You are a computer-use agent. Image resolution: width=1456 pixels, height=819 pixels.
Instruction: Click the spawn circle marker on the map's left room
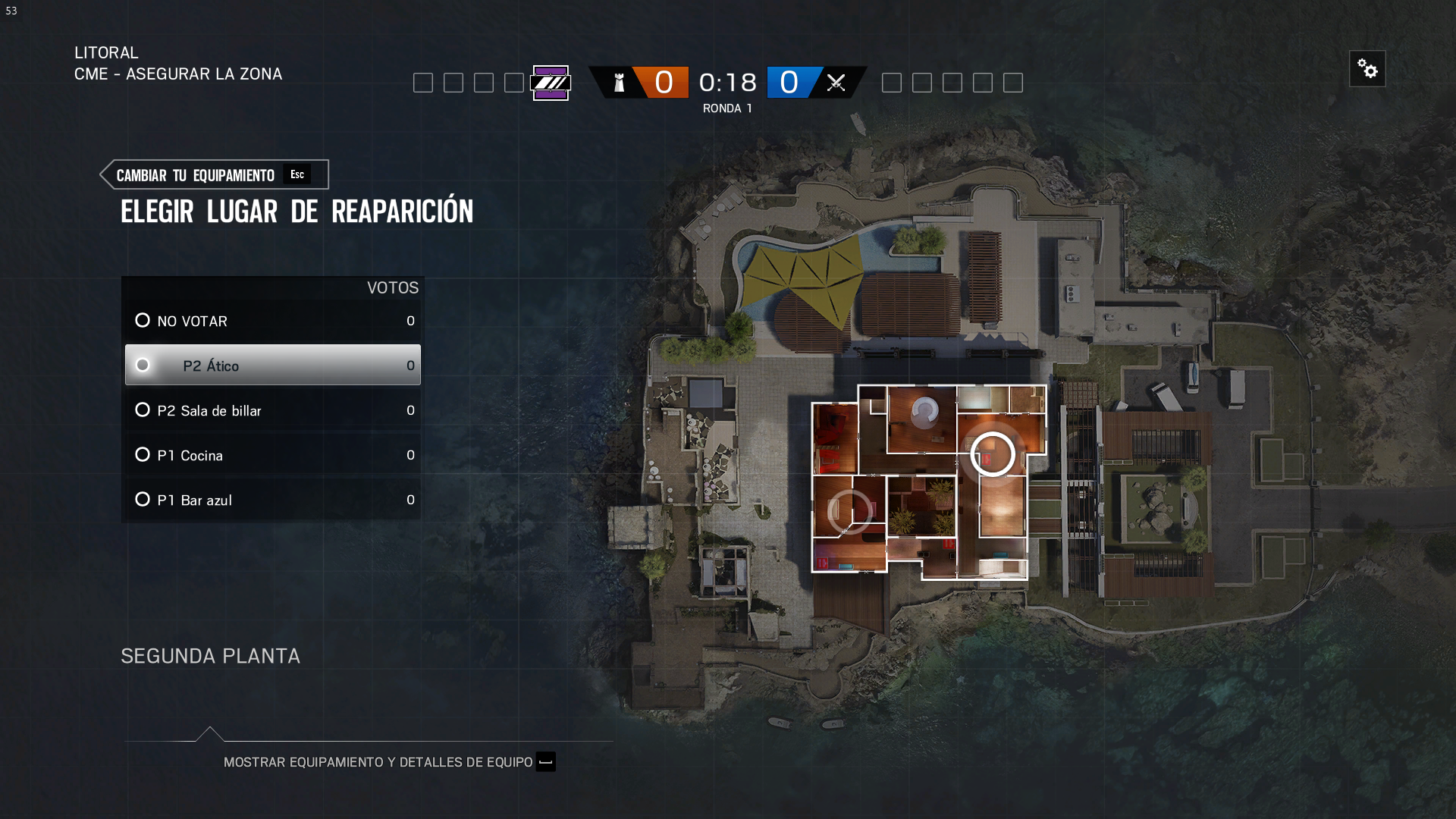pyautogui.click(x=851, y=511)
